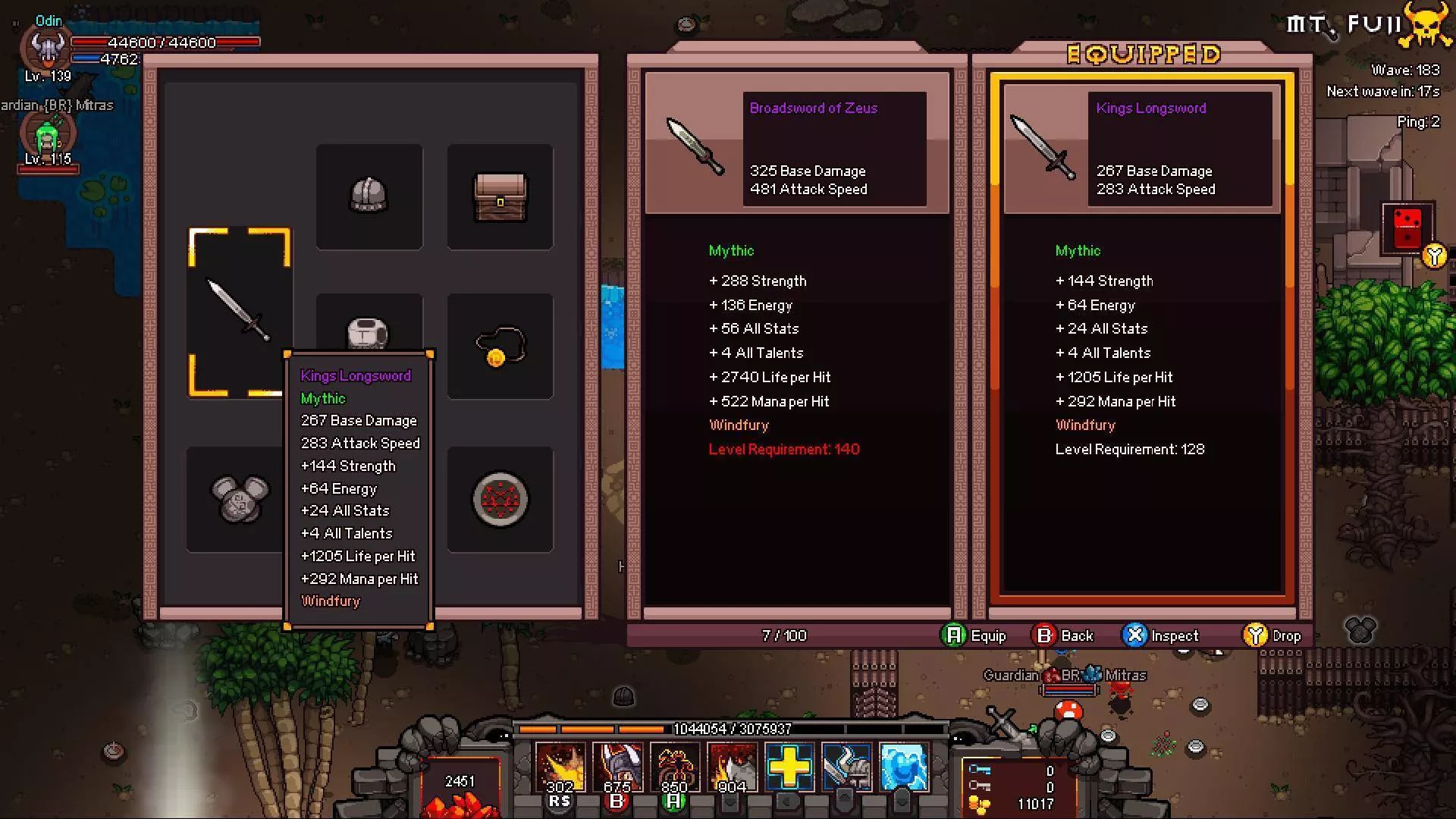View the Broadsword of Zeus comparison card
This screenshot has width=1456, height=819.
[796, 149]
